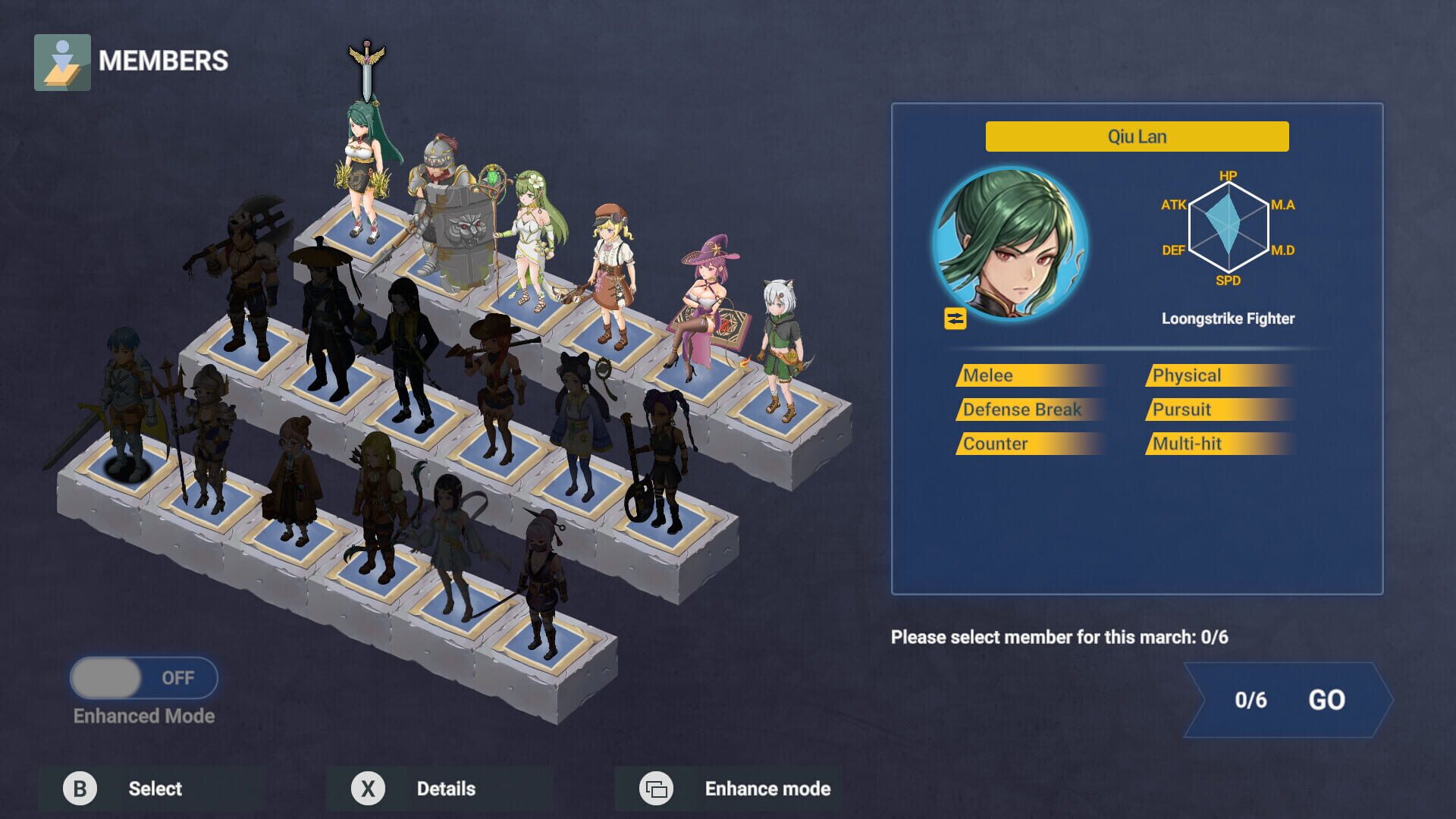Image resolution: width=1456 pixels, height=819 pixels.
Task: Expand the Multi-hit trait tag
Action: (x=1217, y=443)
